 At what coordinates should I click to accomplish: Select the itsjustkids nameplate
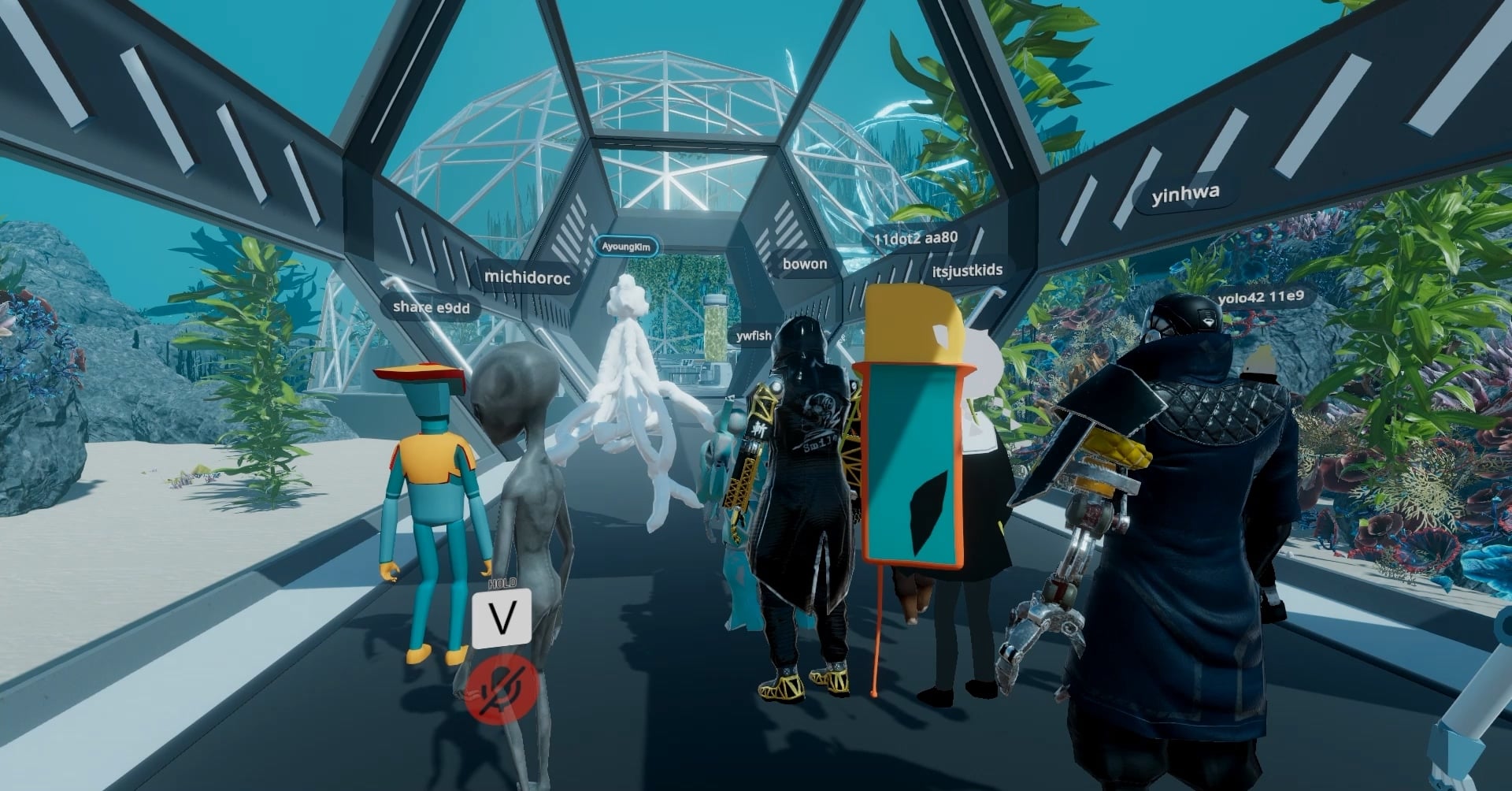click(x=967, y=271)
